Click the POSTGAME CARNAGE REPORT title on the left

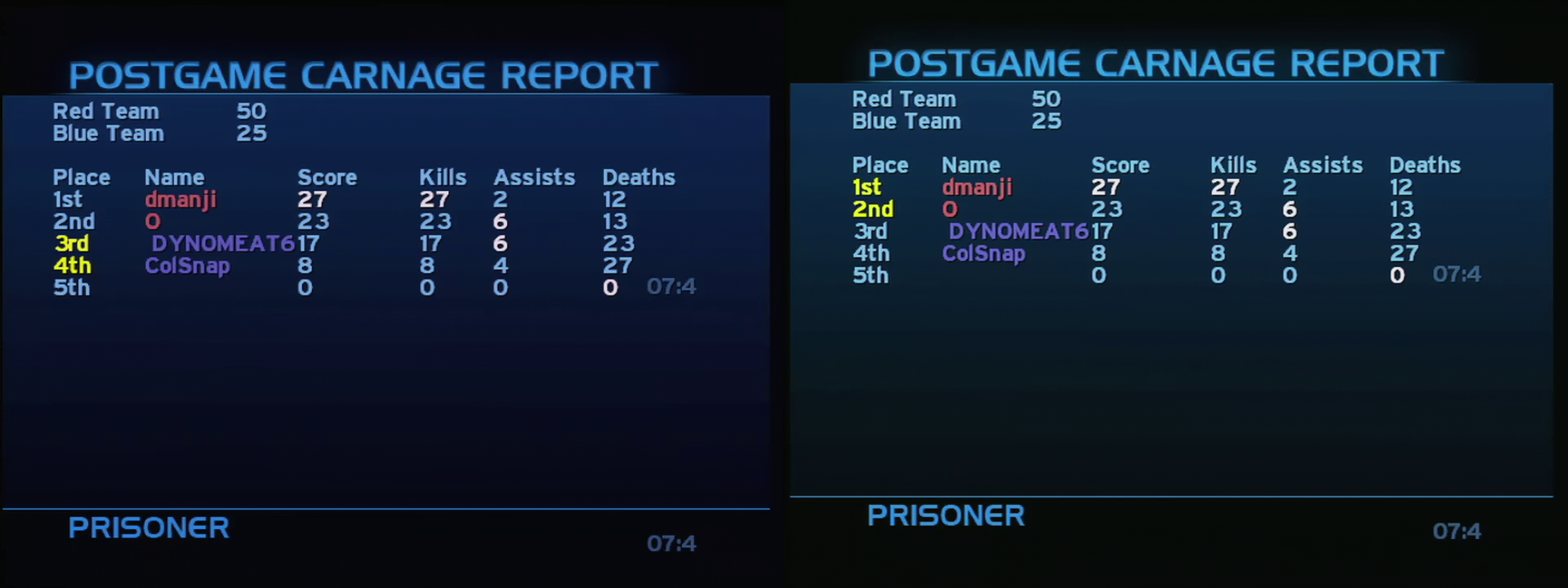365,73
